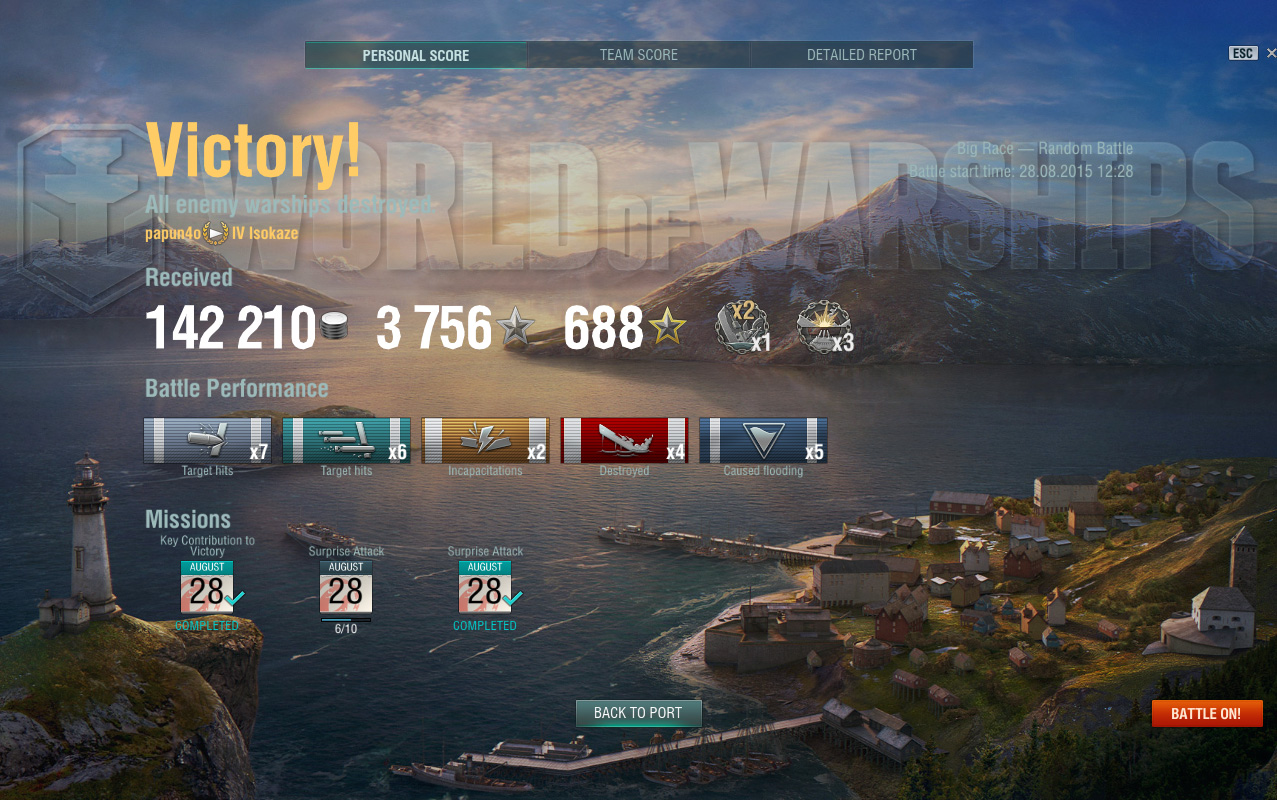
Task: Close the results screen with the X
Action: click(1270, 53)
